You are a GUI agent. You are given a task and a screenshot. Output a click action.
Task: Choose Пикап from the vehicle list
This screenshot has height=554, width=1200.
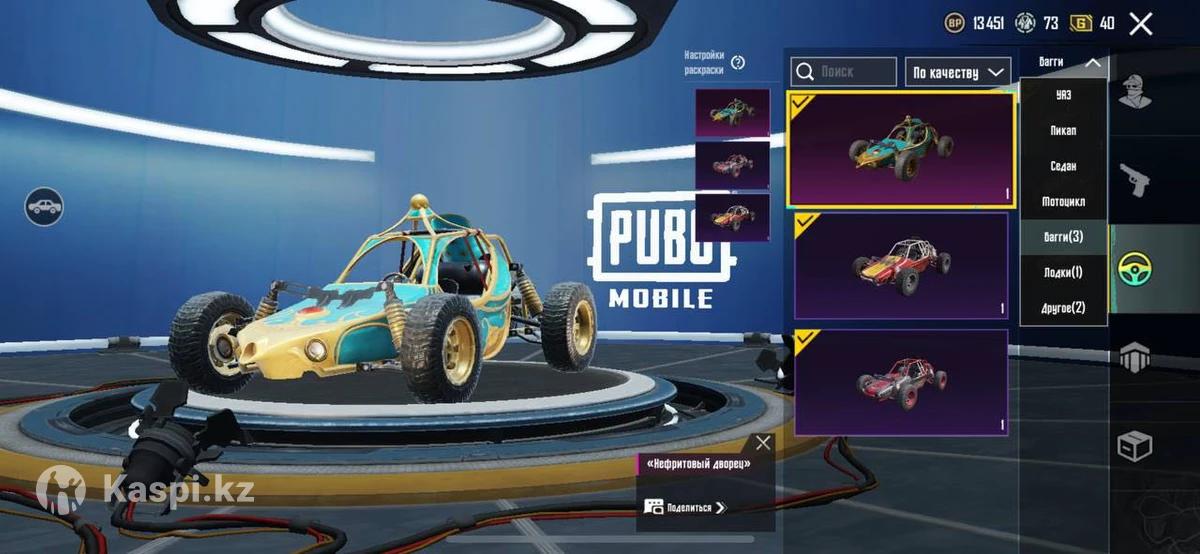coord(1063,131)
